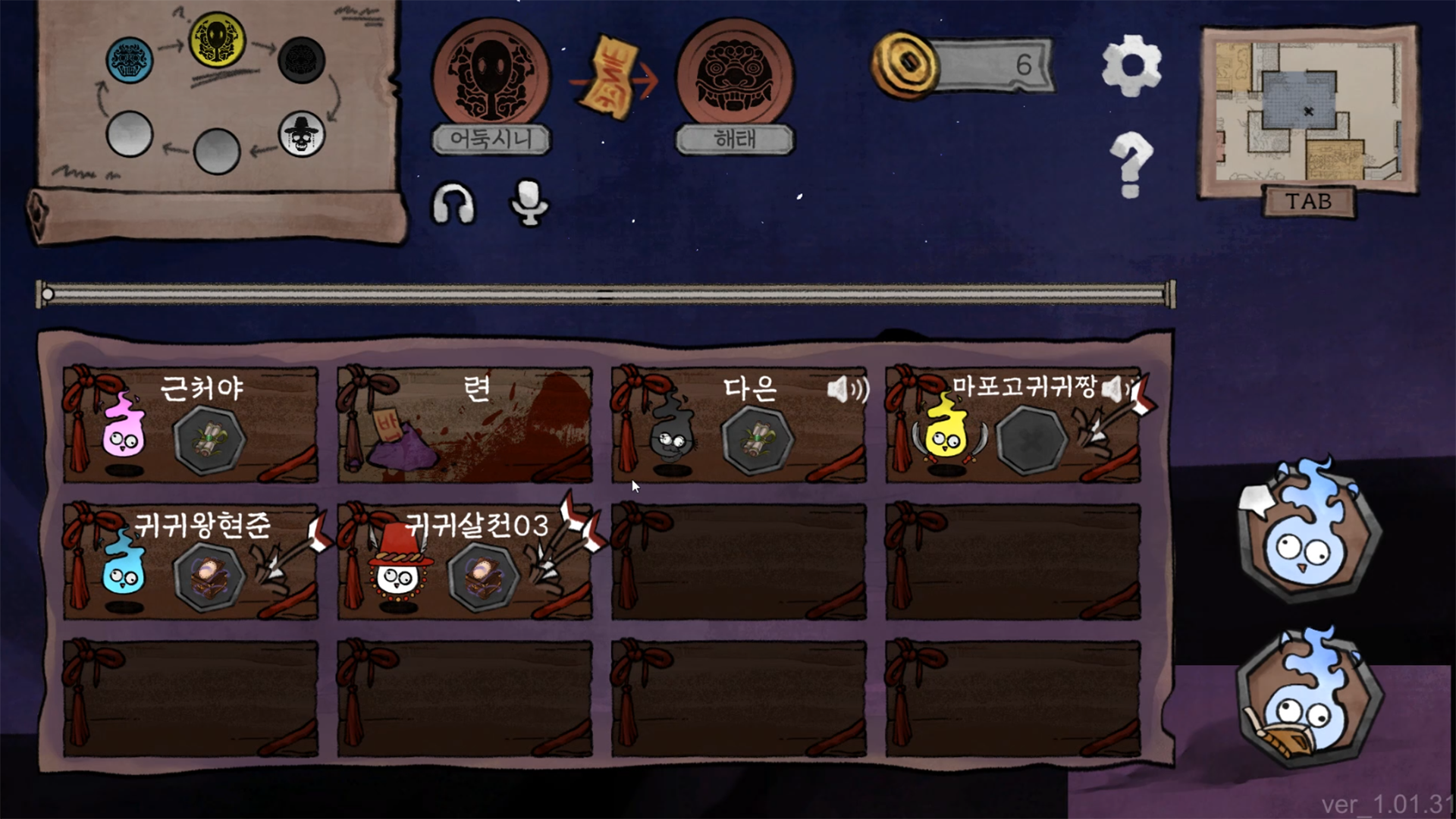This screenshot has height=819, width=1456.
Task: Open the minimap with the TAB button
Action: tap(1308, 202)
